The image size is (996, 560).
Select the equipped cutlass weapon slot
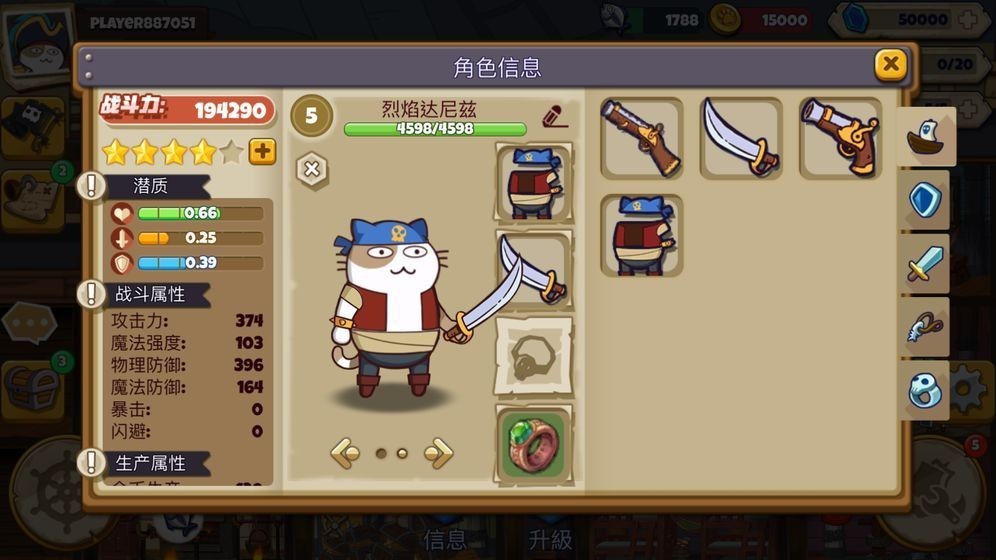coord(534,269)
